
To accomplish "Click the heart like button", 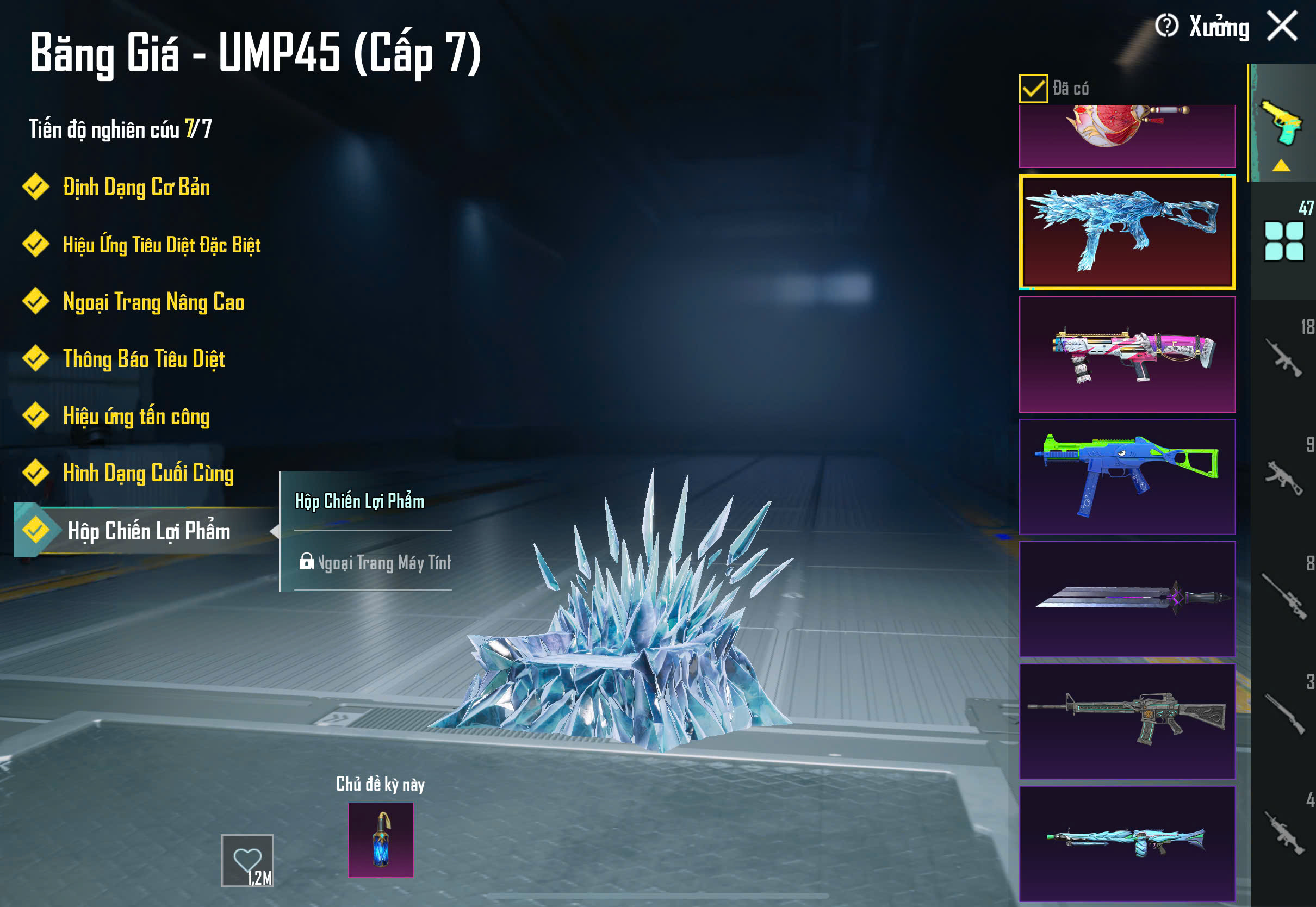I will coord(247,860).
